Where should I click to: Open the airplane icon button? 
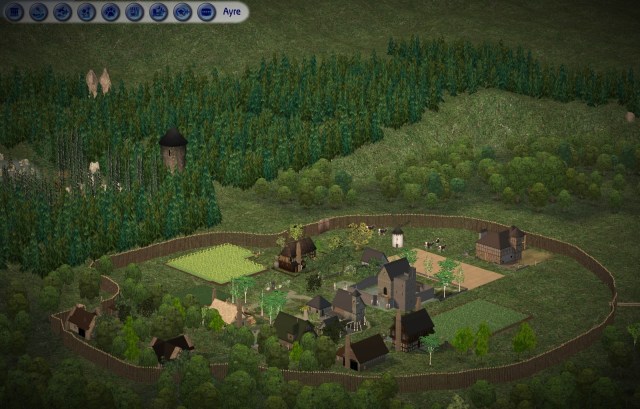[62, 12]
